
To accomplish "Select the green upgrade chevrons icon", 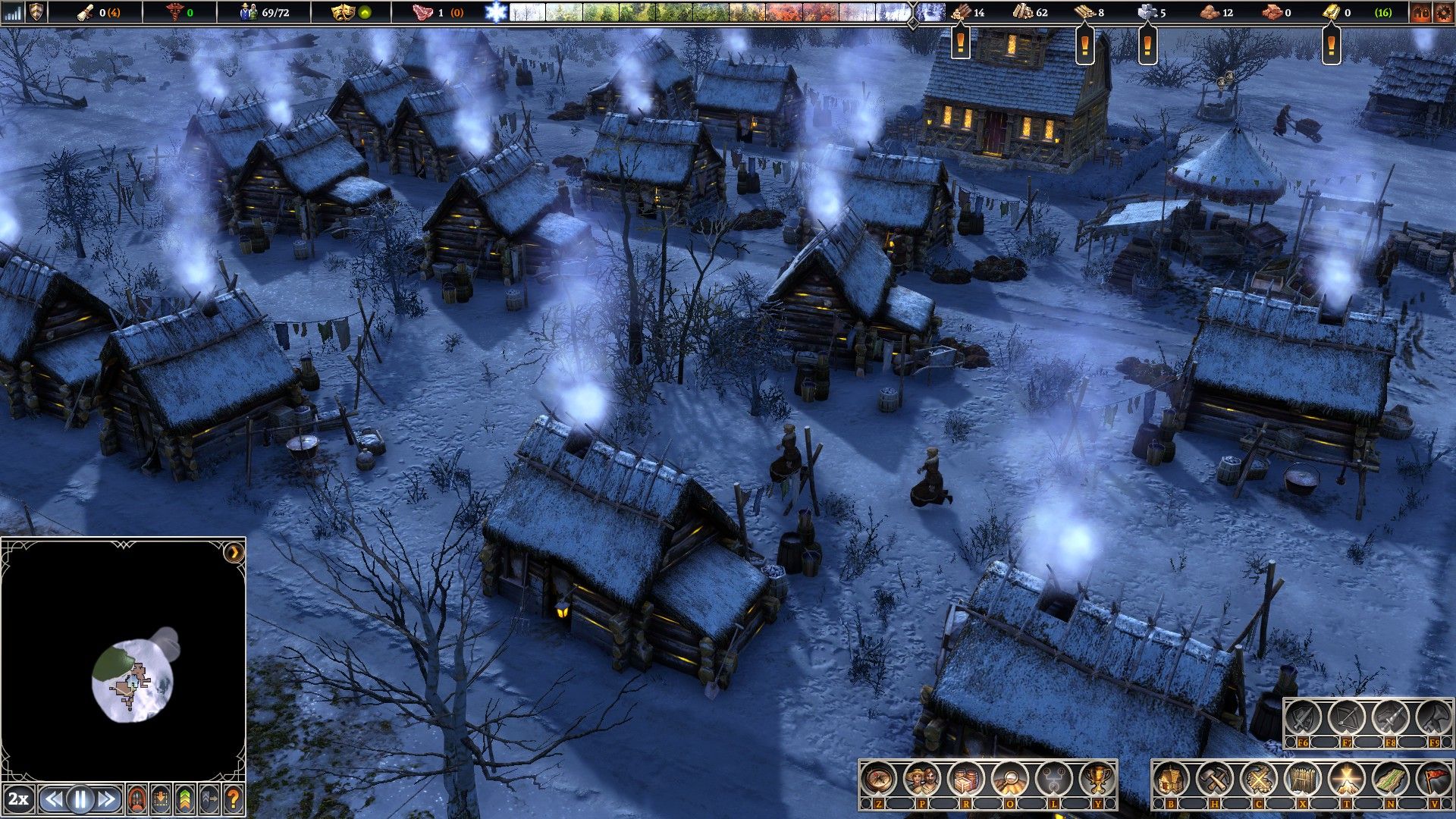I will click(185, 799).
